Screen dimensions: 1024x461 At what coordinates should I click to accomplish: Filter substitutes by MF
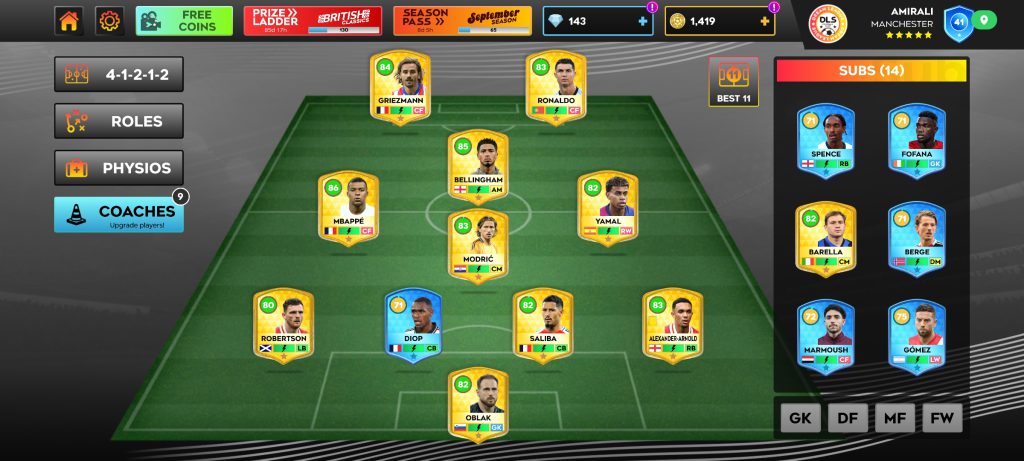(894, 419)
